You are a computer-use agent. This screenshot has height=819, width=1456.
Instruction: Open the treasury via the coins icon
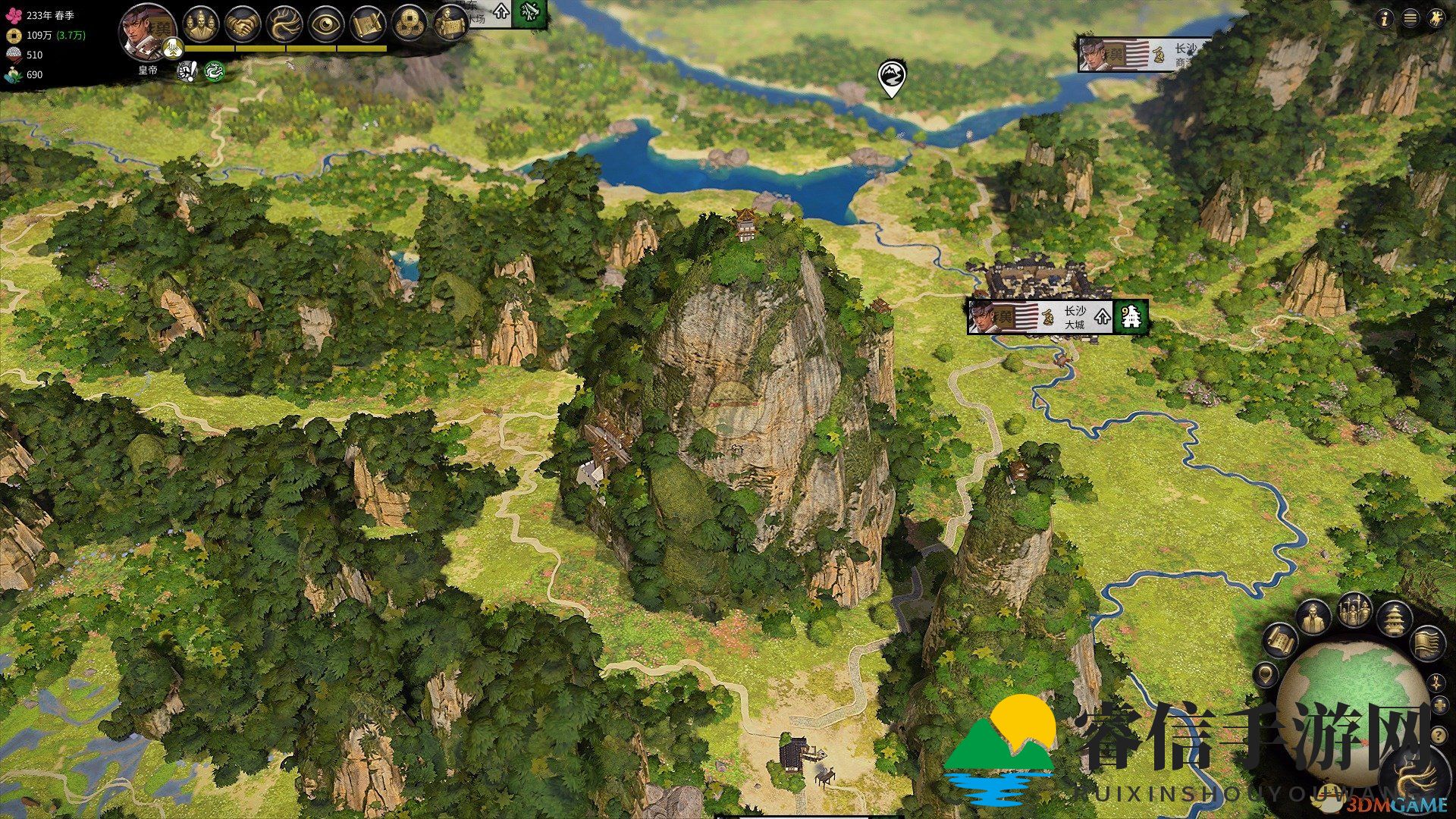click(x=409, y=25)
